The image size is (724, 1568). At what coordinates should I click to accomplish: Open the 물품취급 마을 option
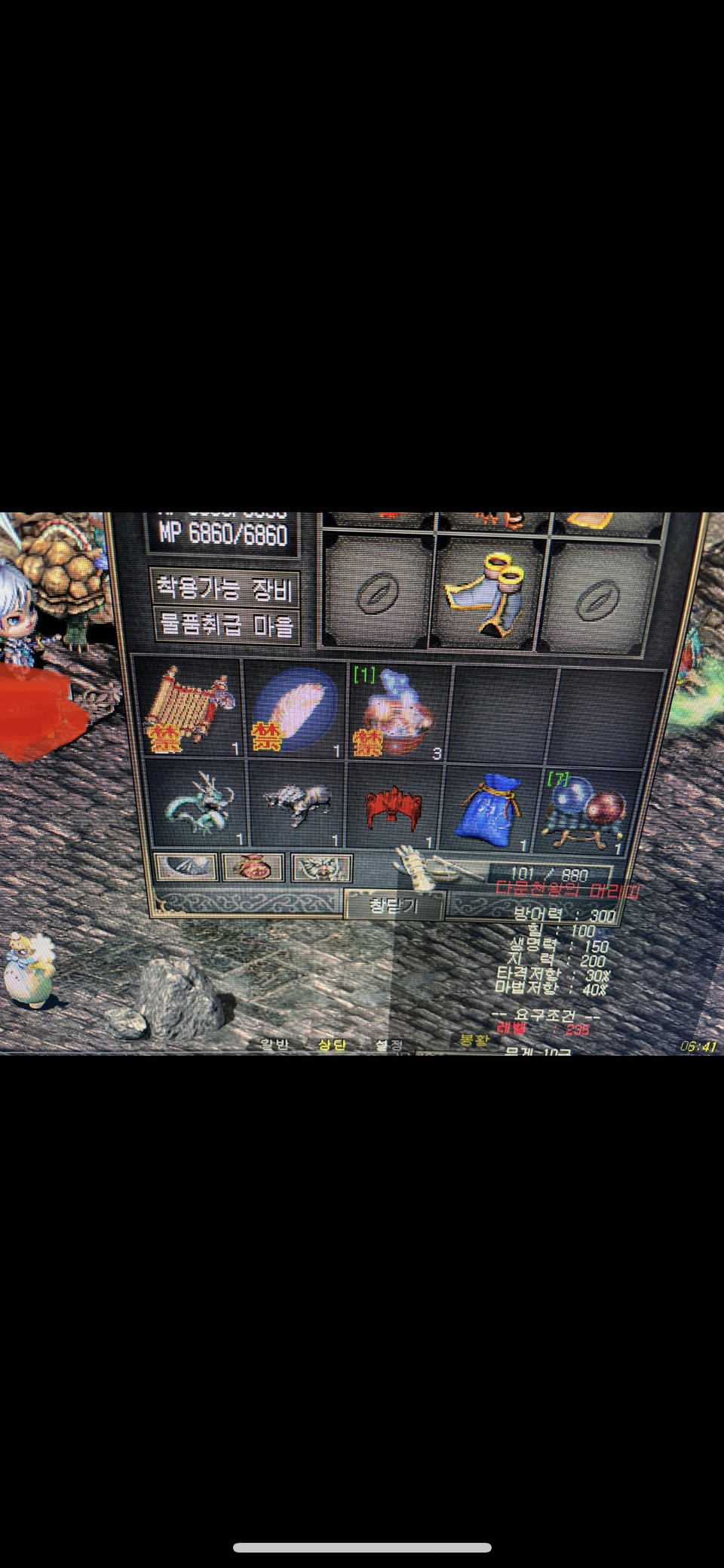225,625
